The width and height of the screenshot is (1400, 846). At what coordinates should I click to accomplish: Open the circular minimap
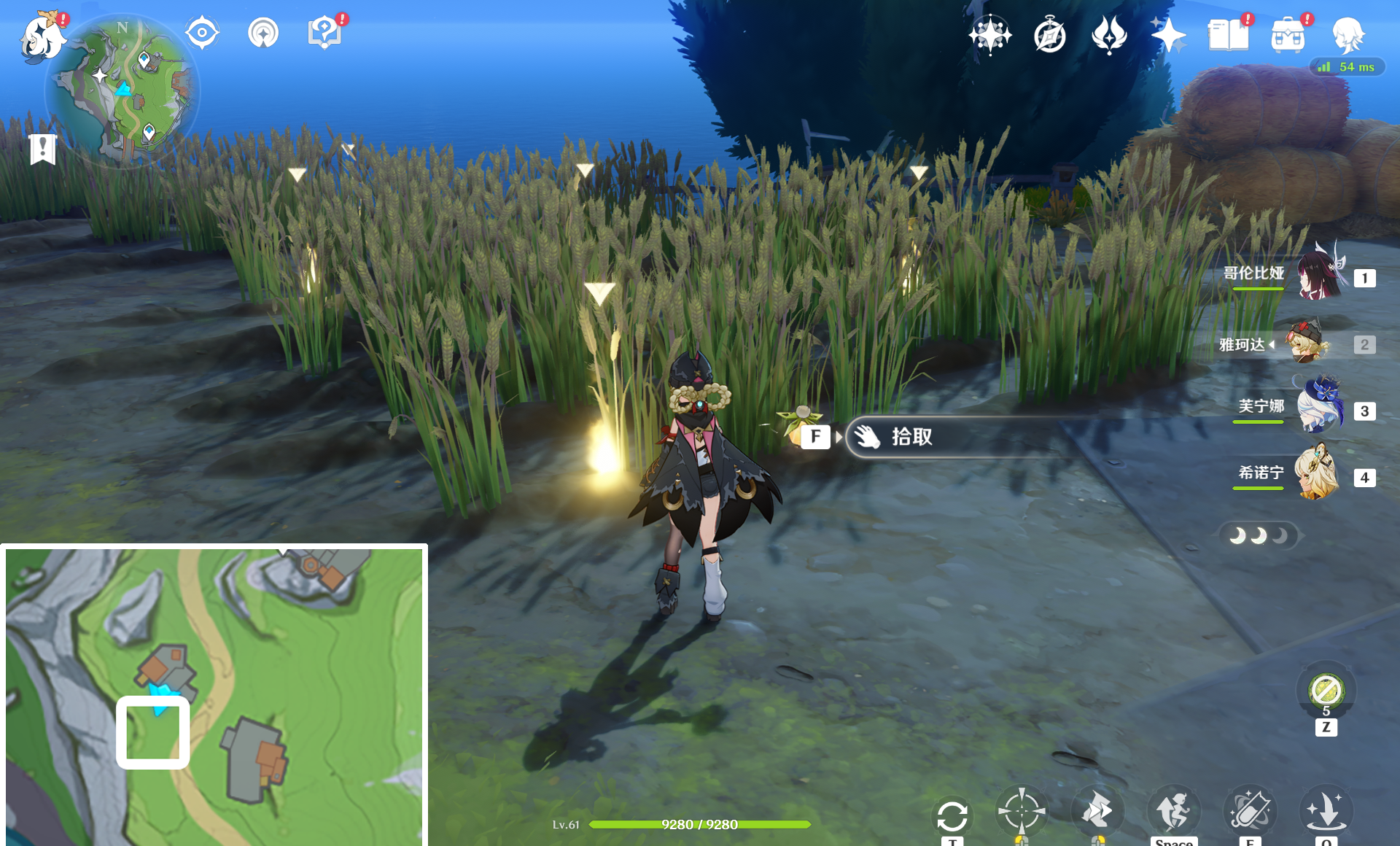pos(122,91)
